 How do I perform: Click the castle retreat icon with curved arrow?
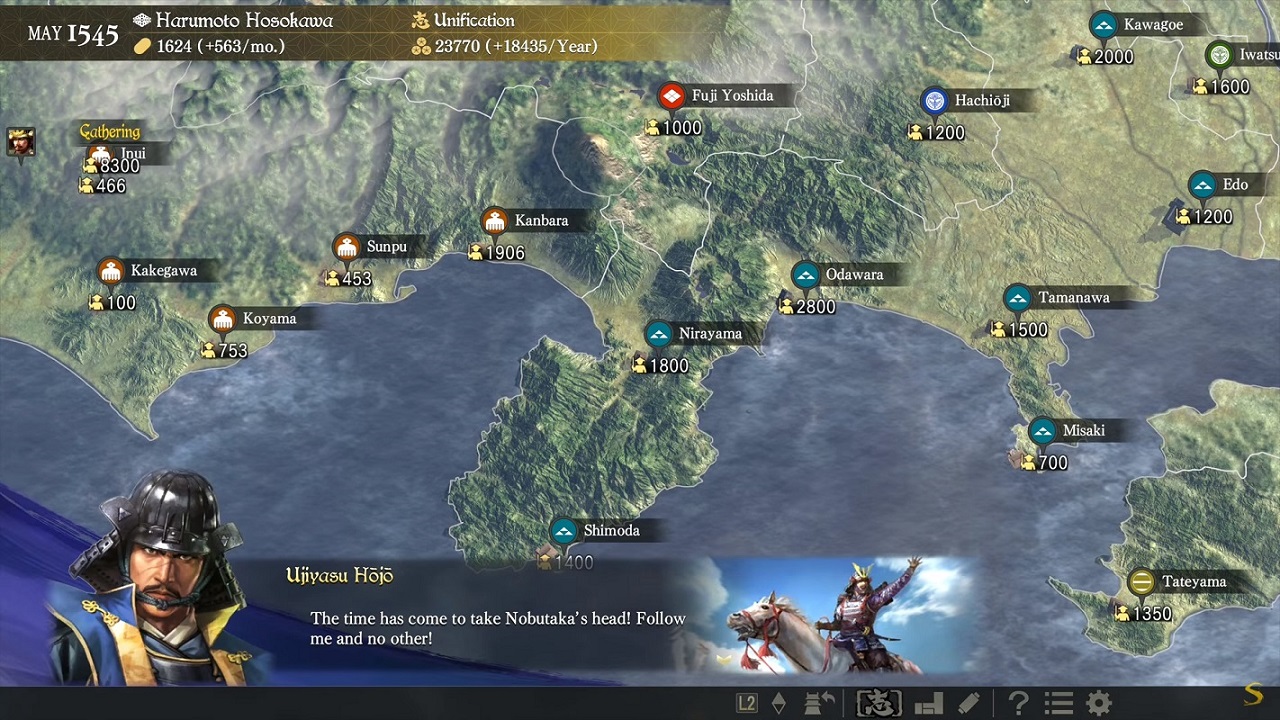point(820,701)
